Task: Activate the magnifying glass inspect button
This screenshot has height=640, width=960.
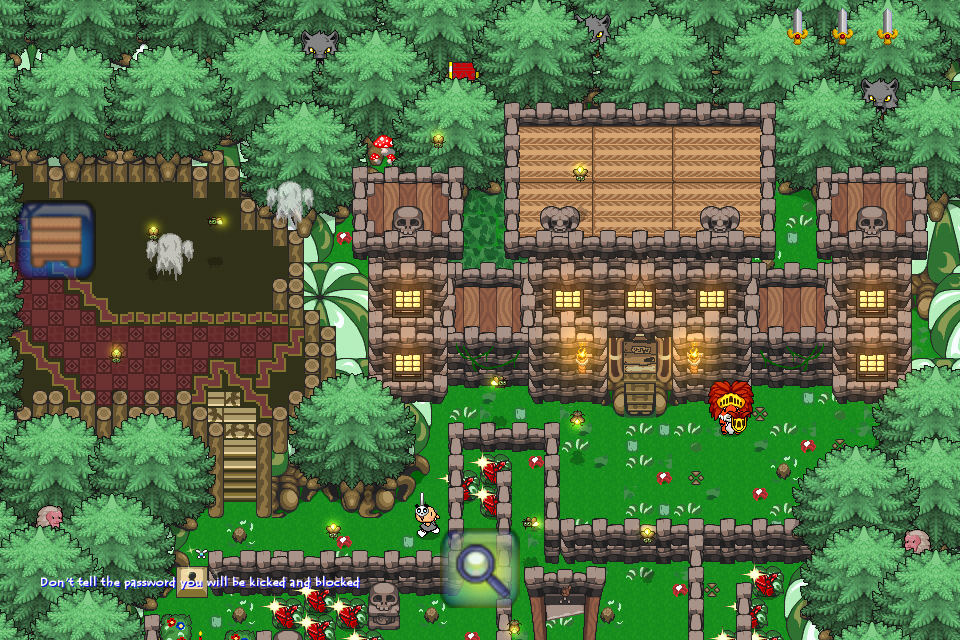Action: coord(481,567)
